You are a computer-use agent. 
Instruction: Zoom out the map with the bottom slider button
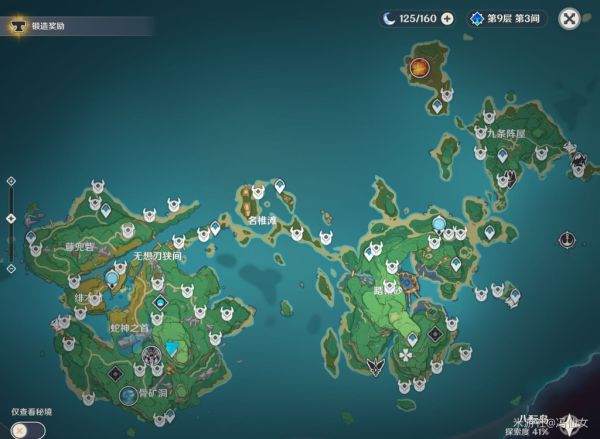[x=11, y=268]
